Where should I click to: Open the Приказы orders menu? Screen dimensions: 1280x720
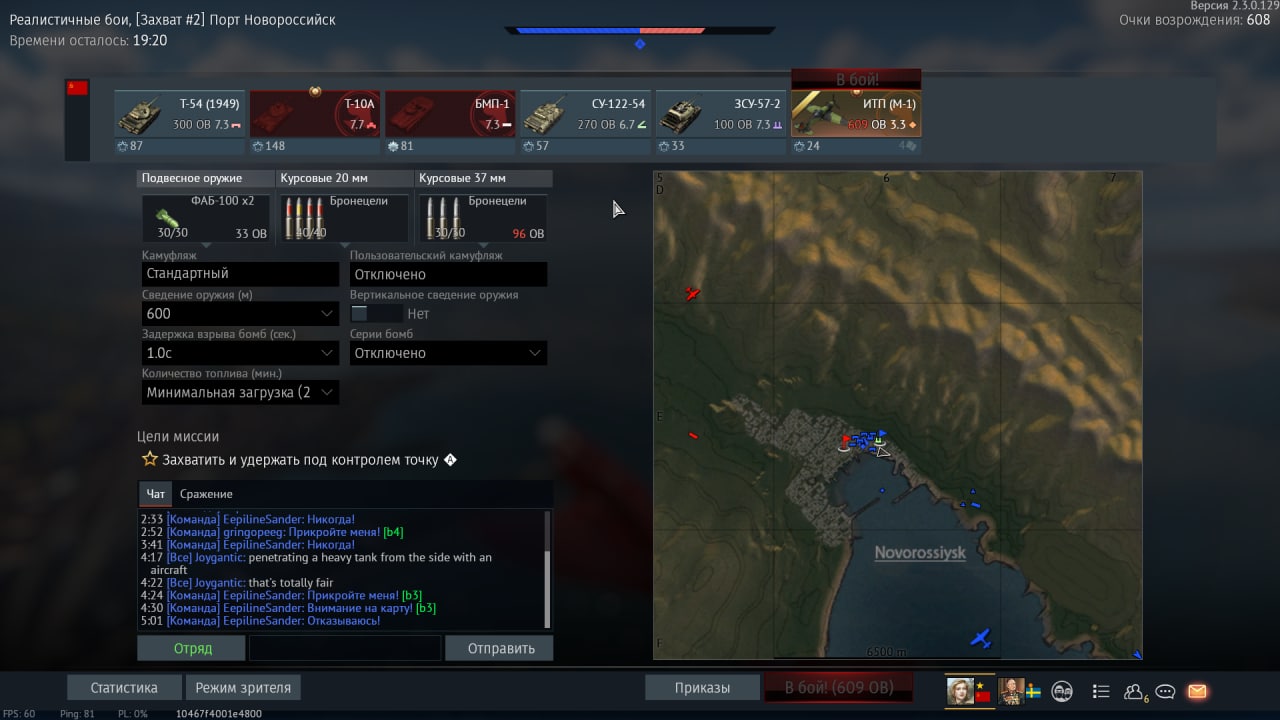click(x=701, y=688)
